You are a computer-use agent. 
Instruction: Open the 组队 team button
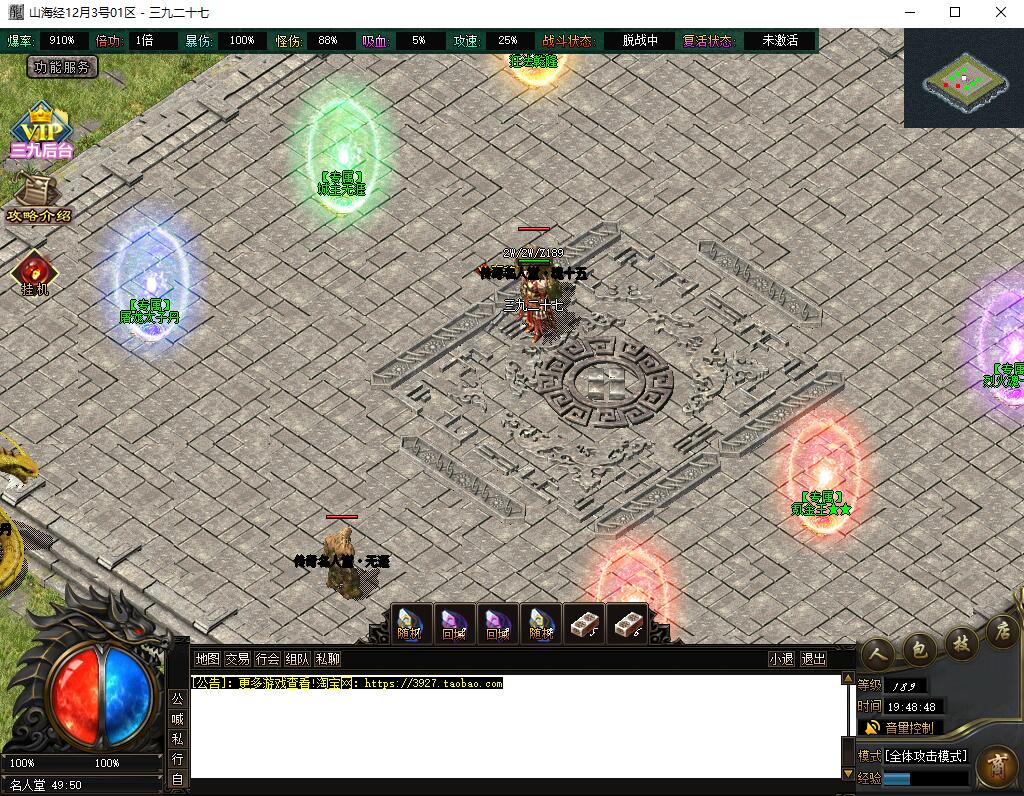tap(297, 659)
